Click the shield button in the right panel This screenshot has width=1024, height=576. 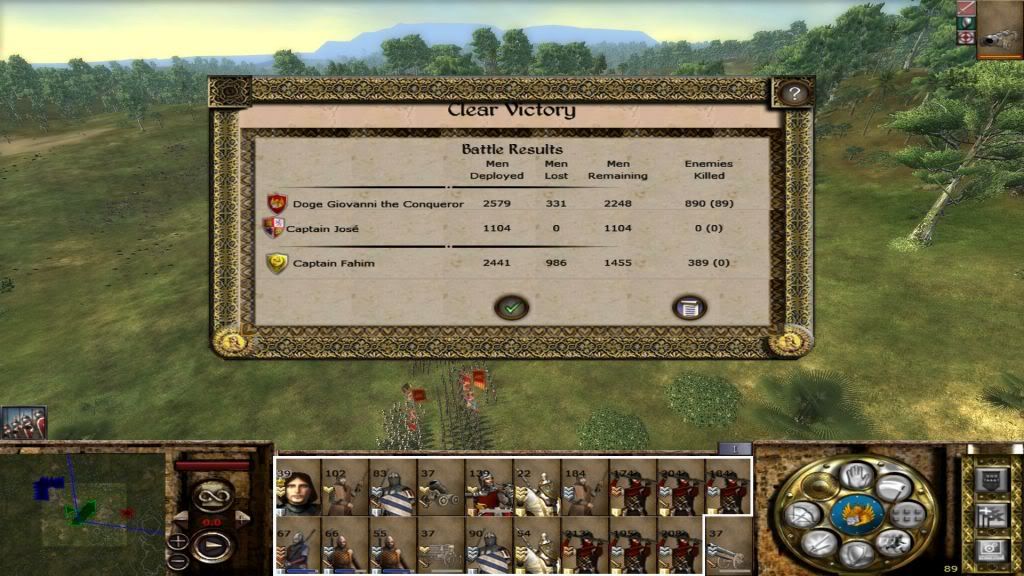tap(989, 480)
